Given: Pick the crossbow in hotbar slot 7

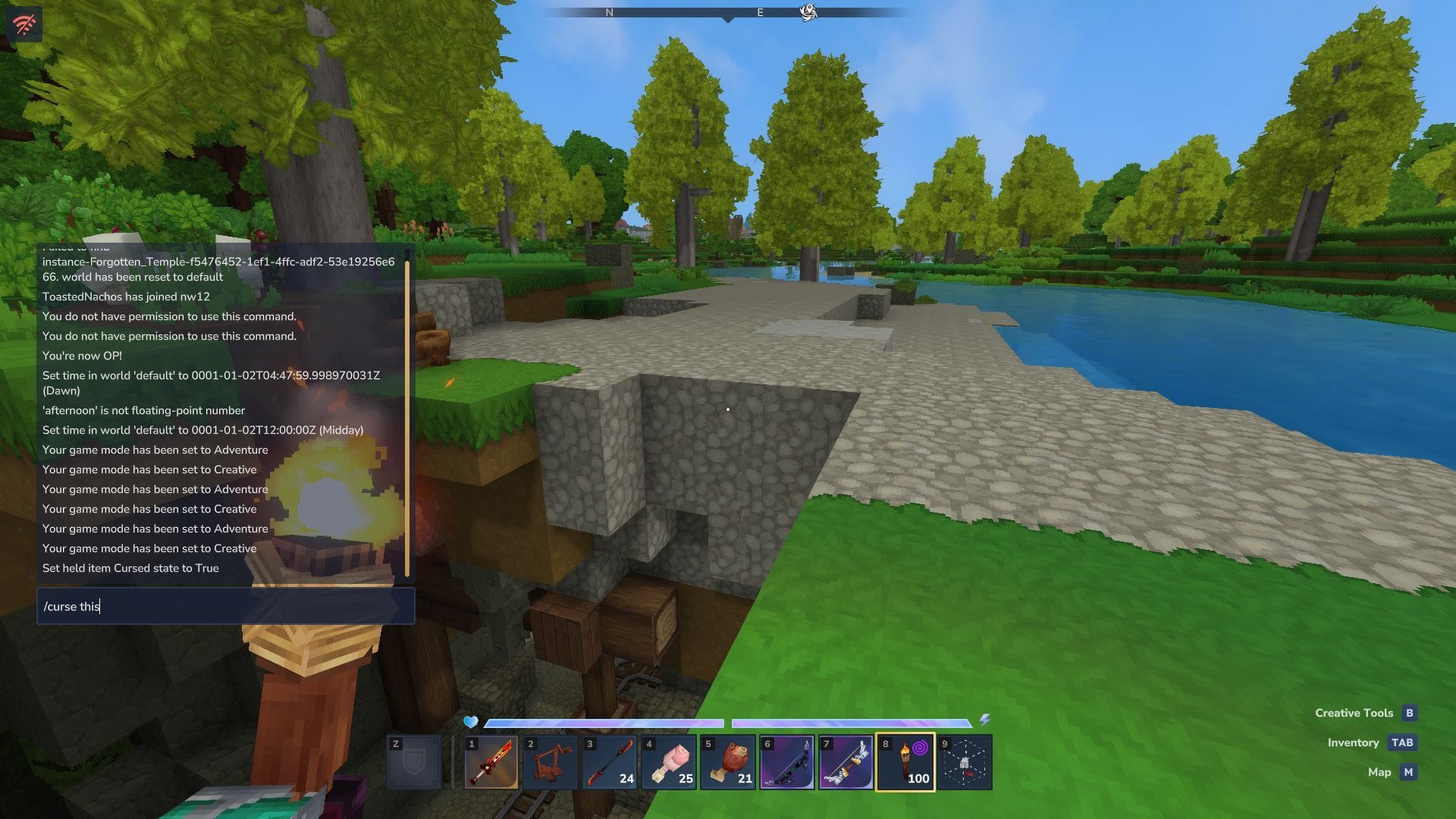Looking at the screenshot, I should [x=846, y=762].
